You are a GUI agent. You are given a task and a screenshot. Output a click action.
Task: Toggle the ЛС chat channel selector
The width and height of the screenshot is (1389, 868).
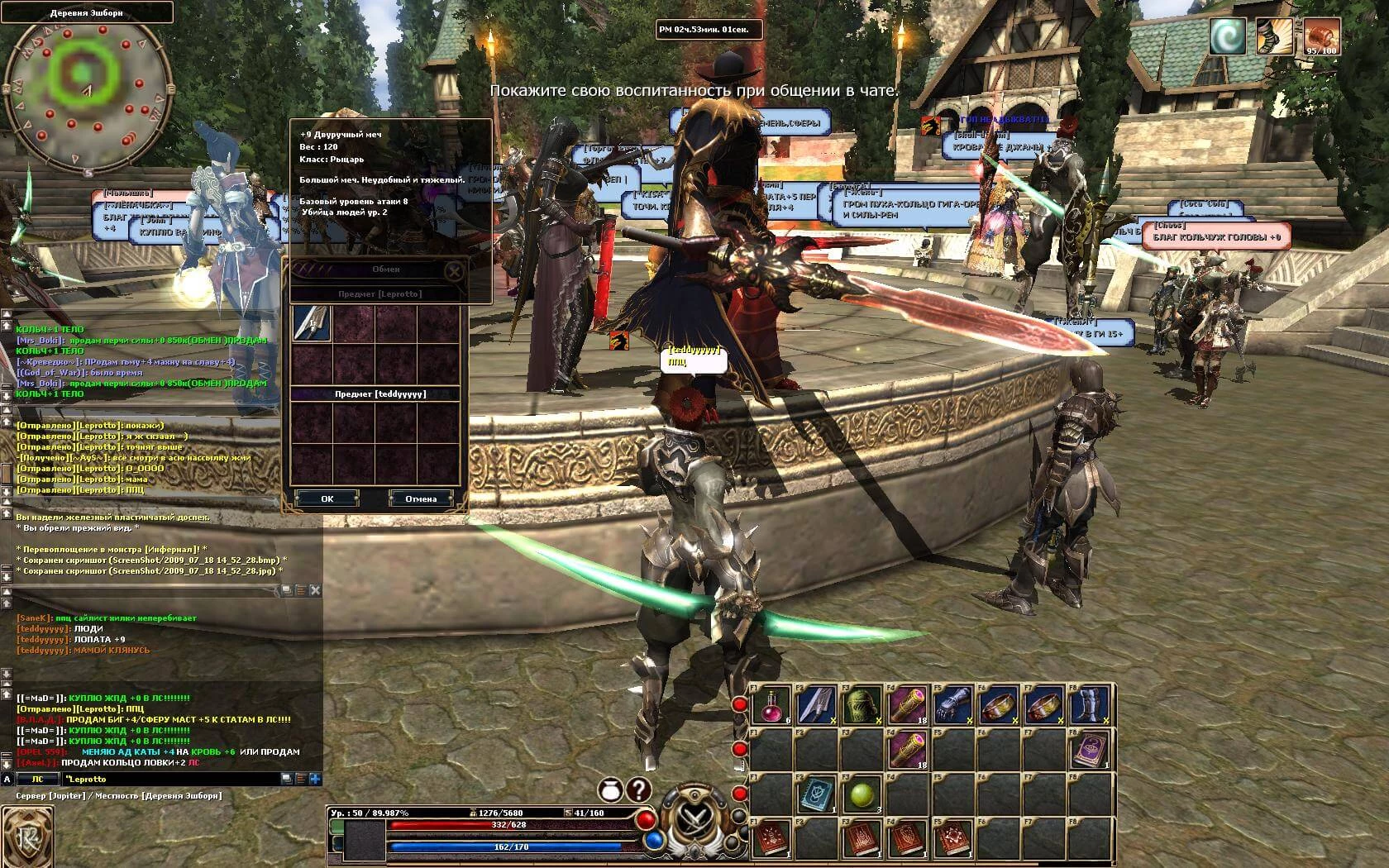pyautogui.click(x=37, y=779)
